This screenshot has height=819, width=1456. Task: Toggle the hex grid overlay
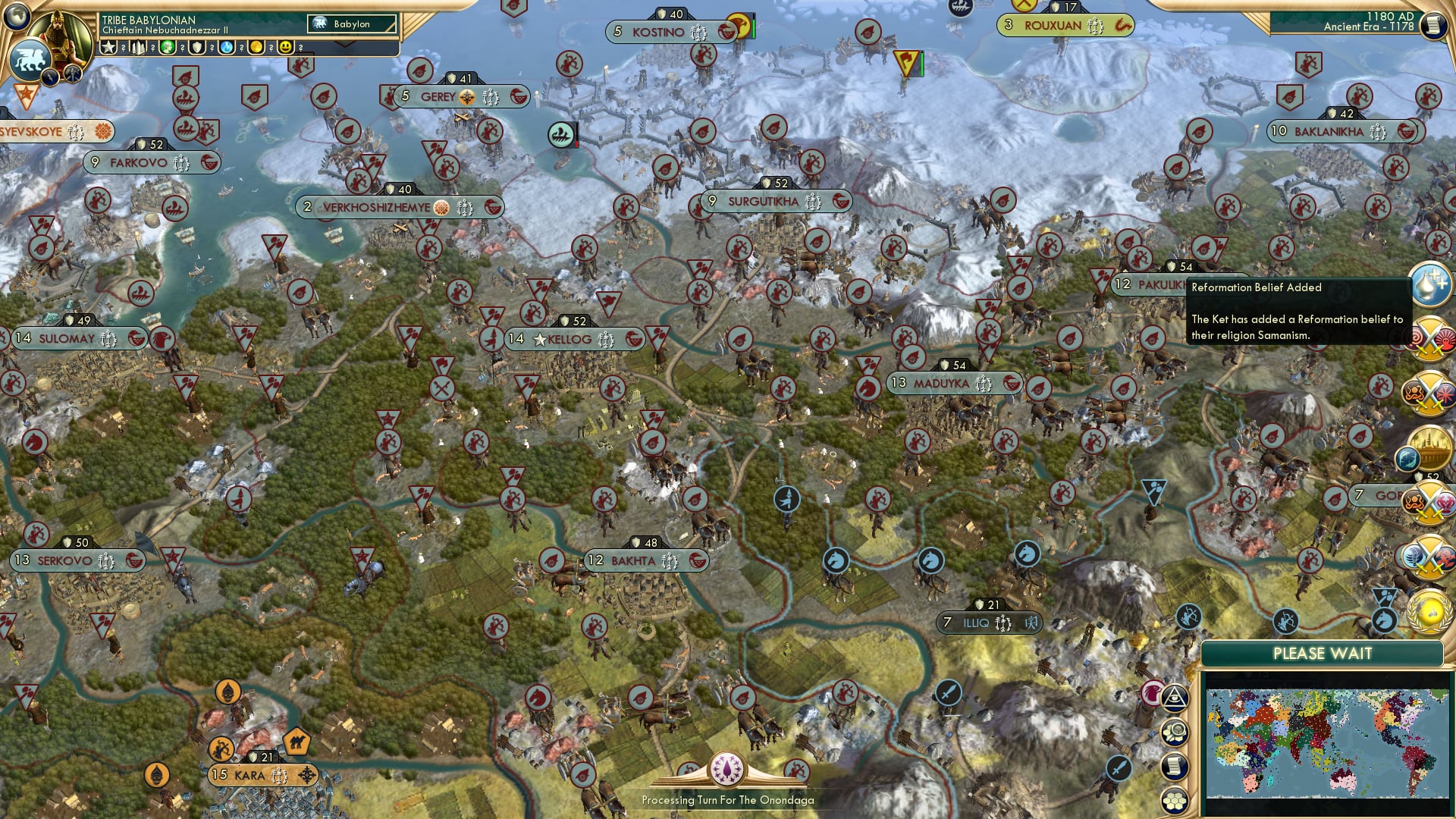[x=1175, y=800]
